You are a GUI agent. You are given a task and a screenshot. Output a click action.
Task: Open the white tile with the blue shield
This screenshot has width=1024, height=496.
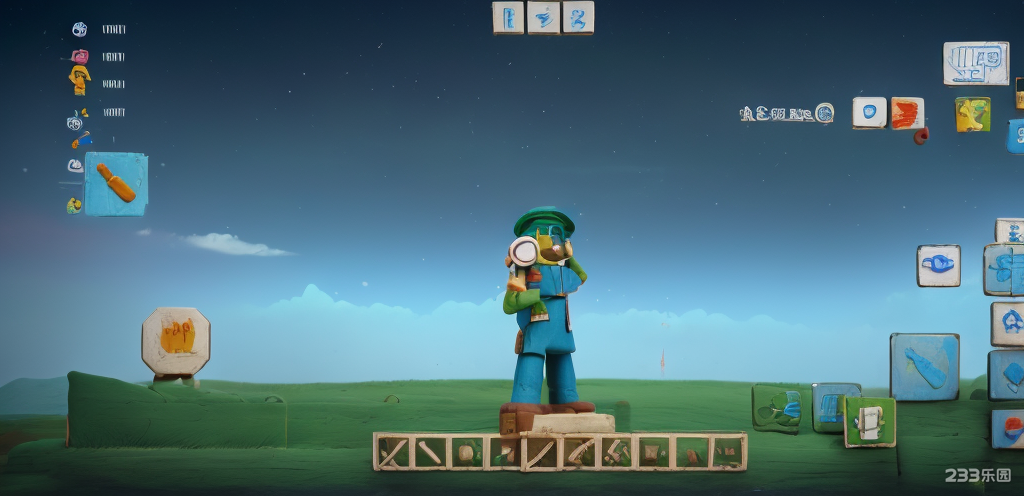(869, 112)
